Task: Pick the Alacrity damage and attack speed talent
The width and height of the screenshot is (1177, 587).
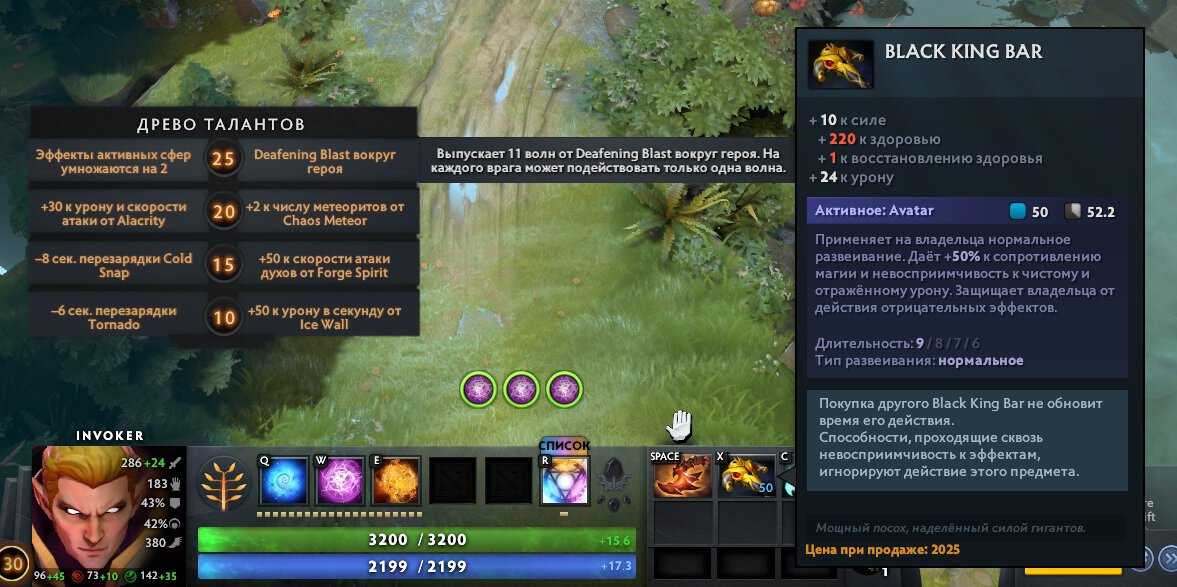Action: tap(115, 213)
